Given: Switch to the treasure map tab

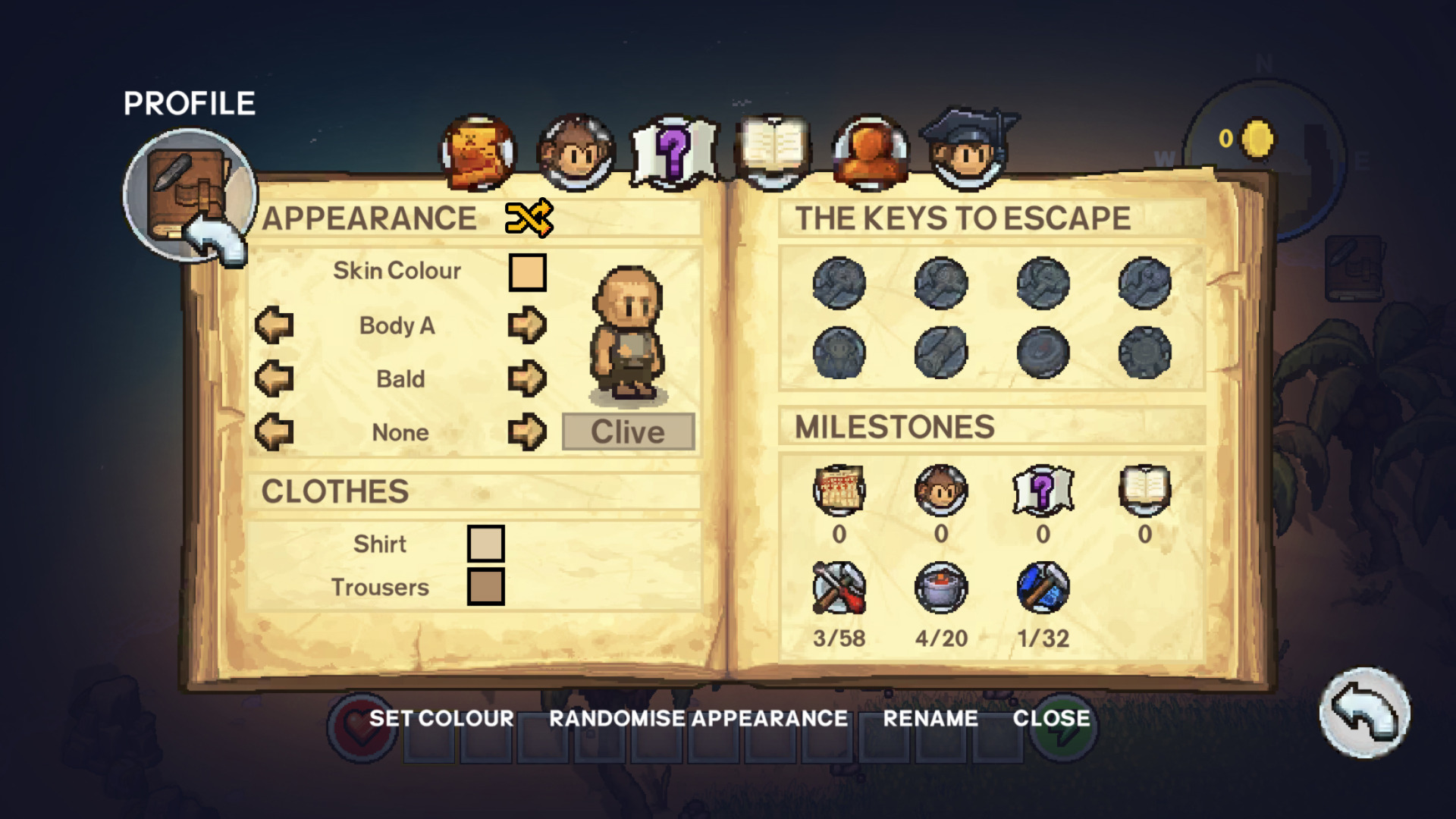Looking at the screenshot, I should 478,153.
